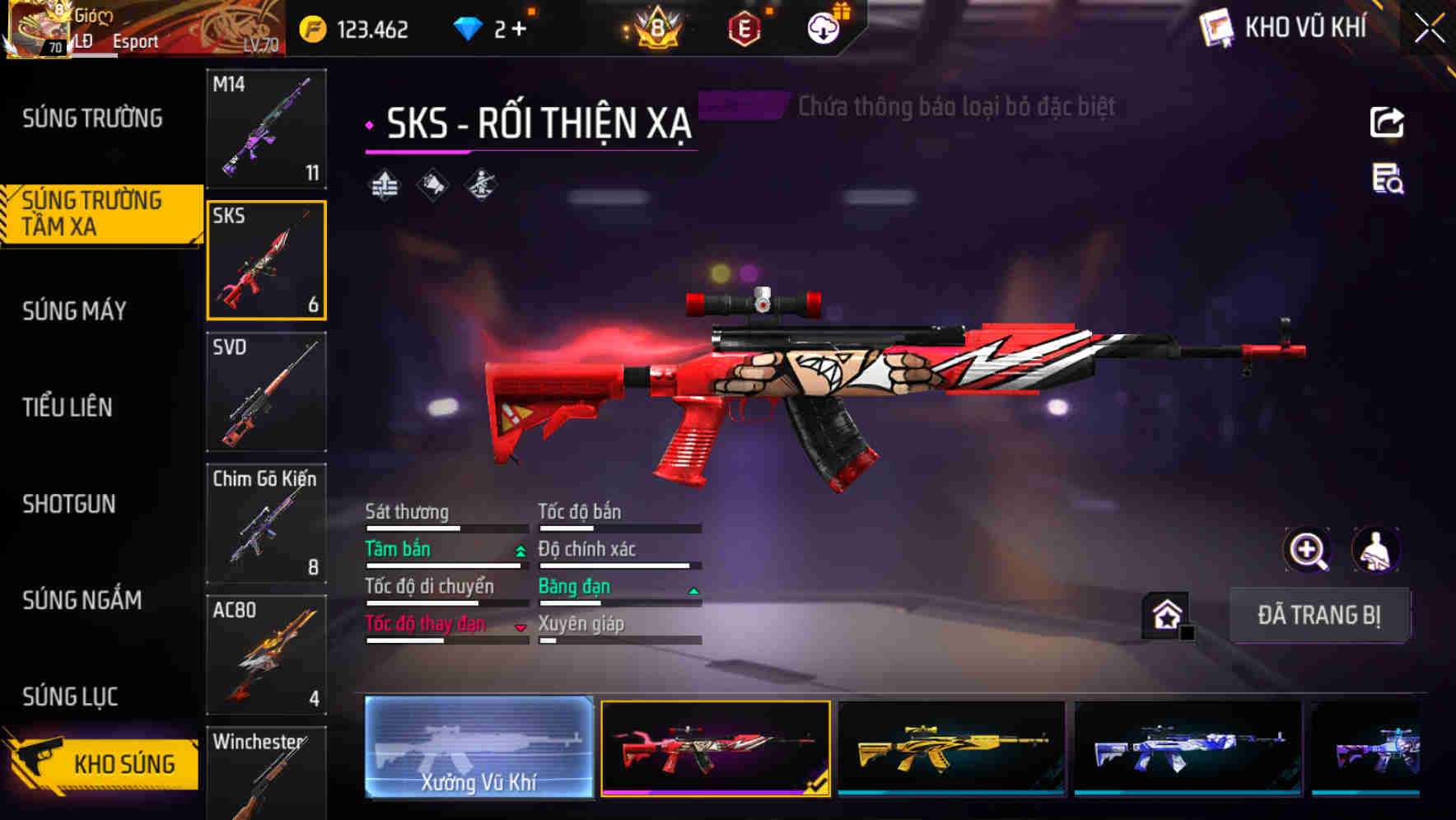Expand the Tầm bắn stat indicator
1456x820 pixels.
[x=519, y=549]
